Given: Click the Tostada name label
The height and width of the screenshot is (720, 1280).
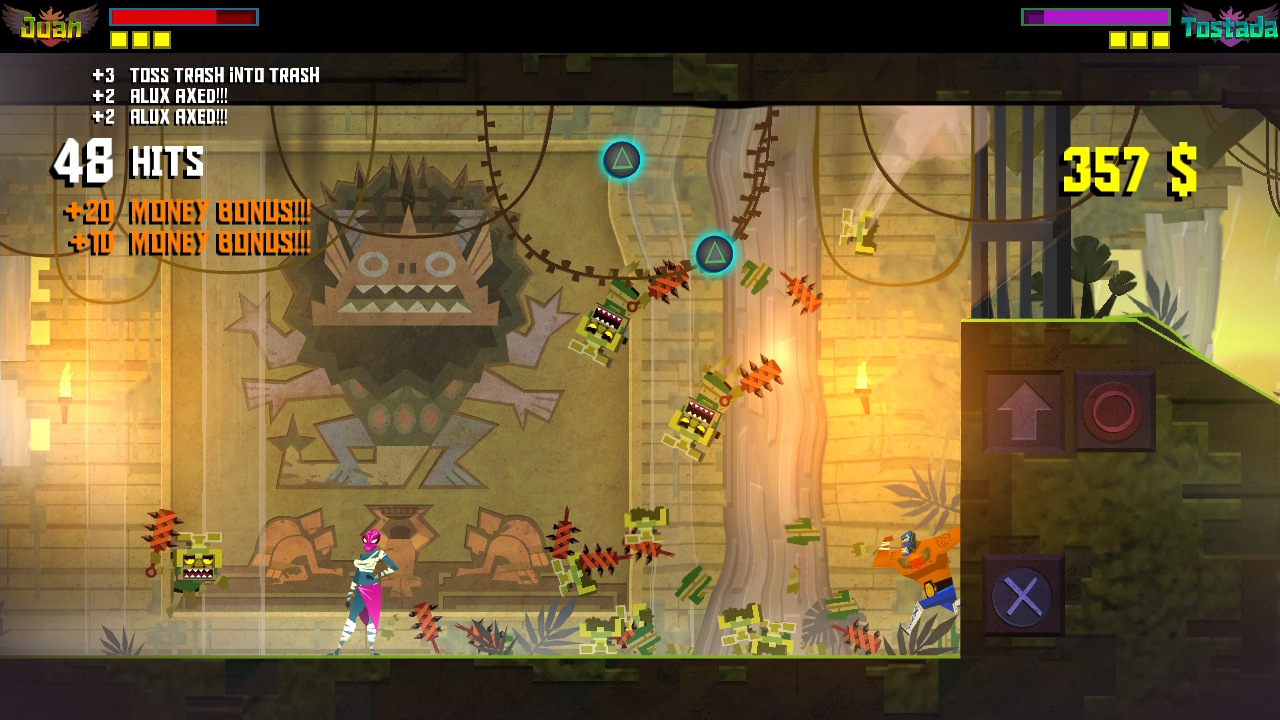Looking at the screenshot, I should 1232,28.
